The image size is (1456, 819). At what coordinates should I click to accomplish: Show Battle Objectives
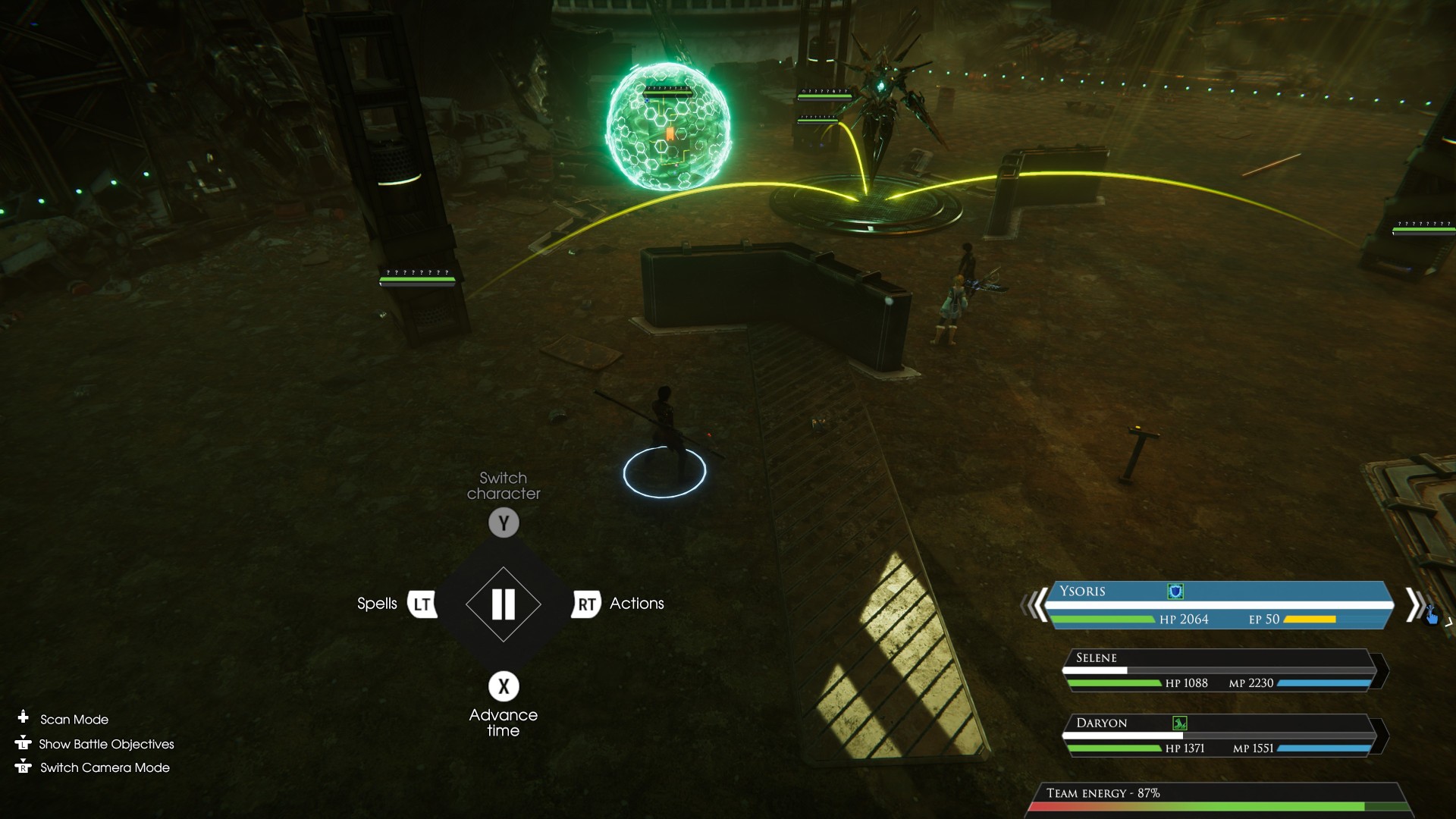point(106,744)
